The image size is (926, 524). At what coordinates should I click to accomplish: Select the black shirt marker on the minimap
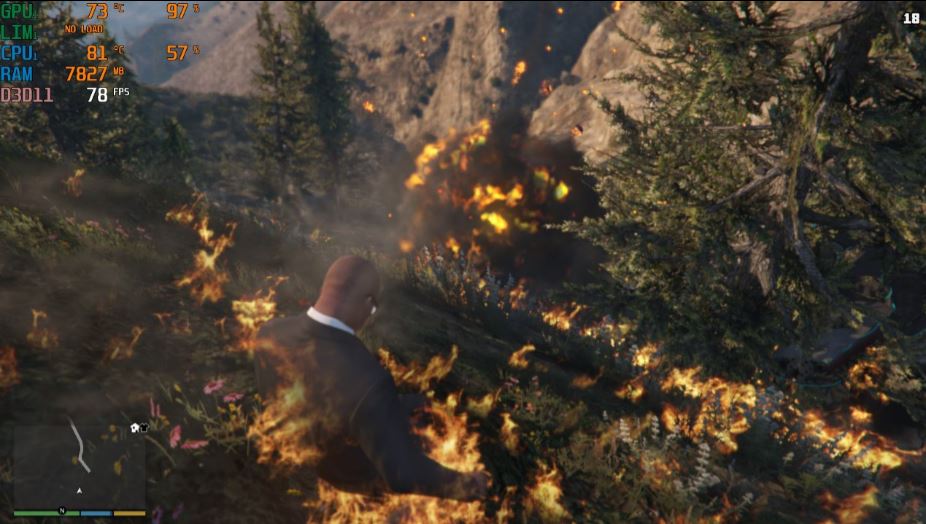point(143,428)
